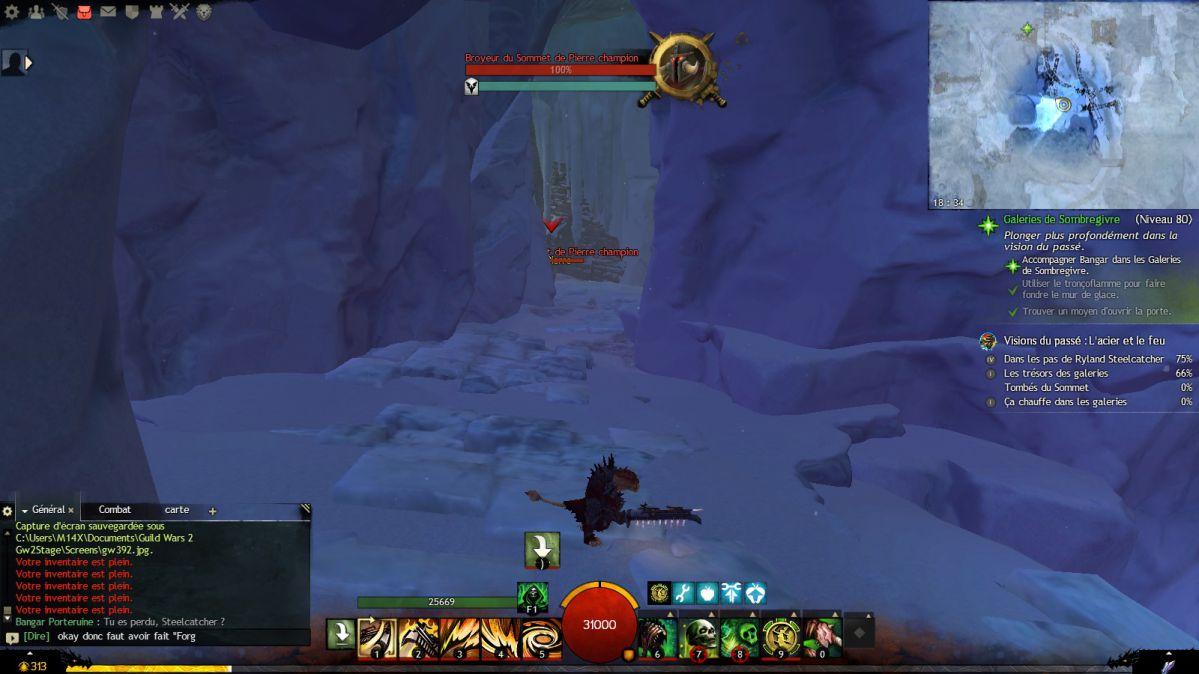
Task: Click the minimap
Action: pos(1063,104)
